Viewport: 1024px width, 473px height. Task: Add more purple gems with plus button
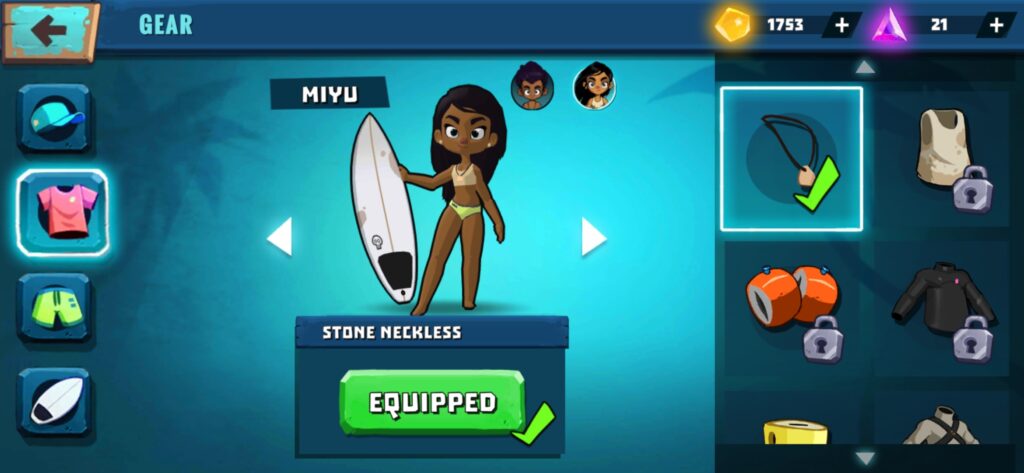(x=996, y=25)
